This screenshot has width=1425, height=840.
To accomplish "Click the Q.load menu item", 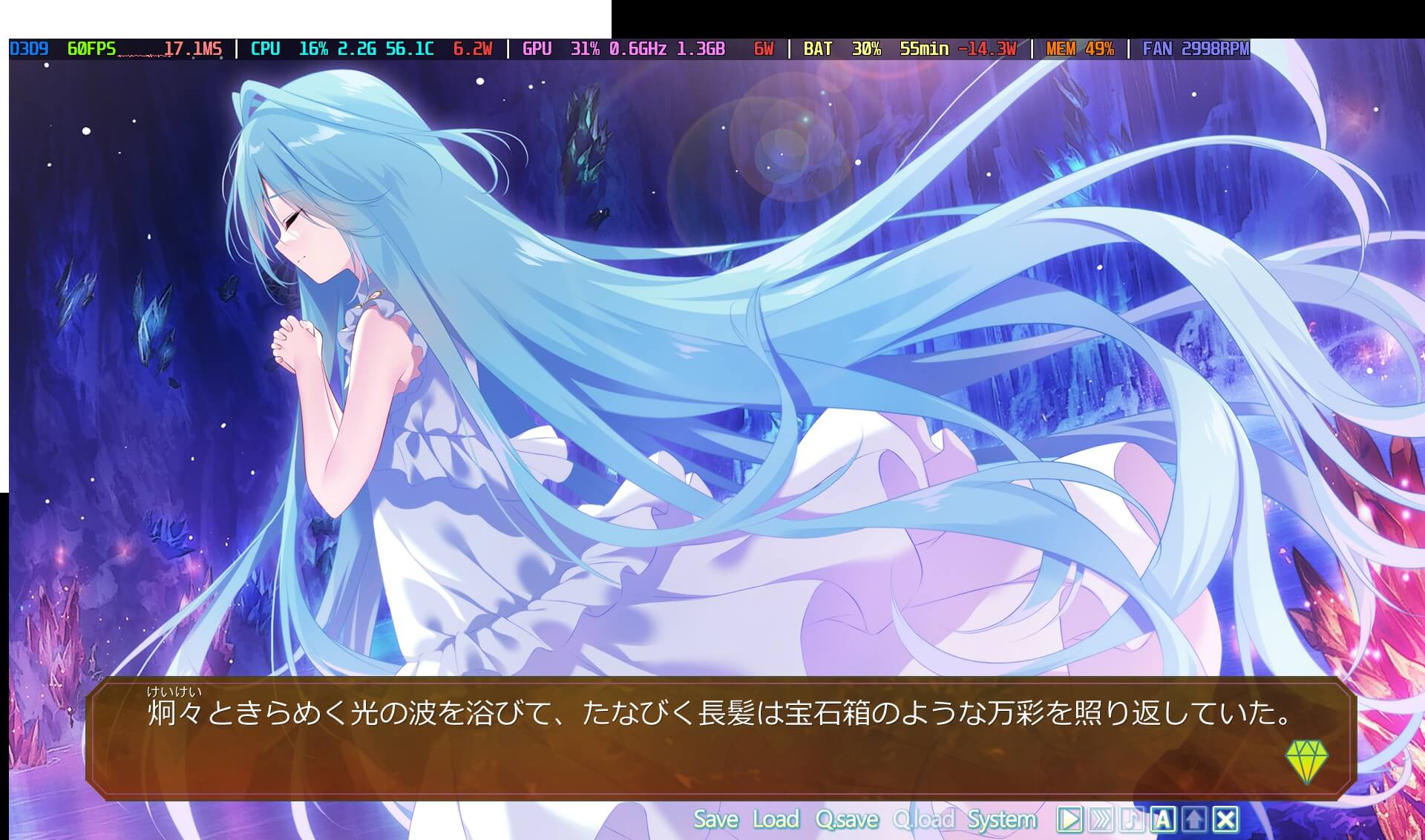I will click(x=925, y=819).
